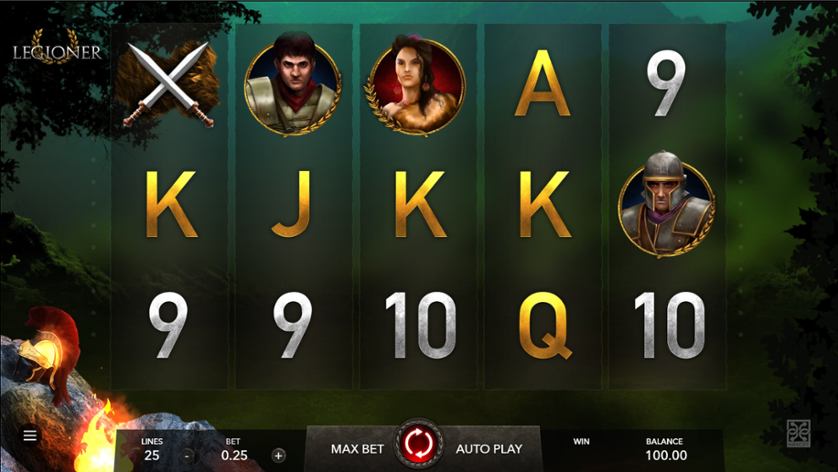Open the hamburger menu
The width and height of the screenshot is (838, 472).
pos(30,436)
